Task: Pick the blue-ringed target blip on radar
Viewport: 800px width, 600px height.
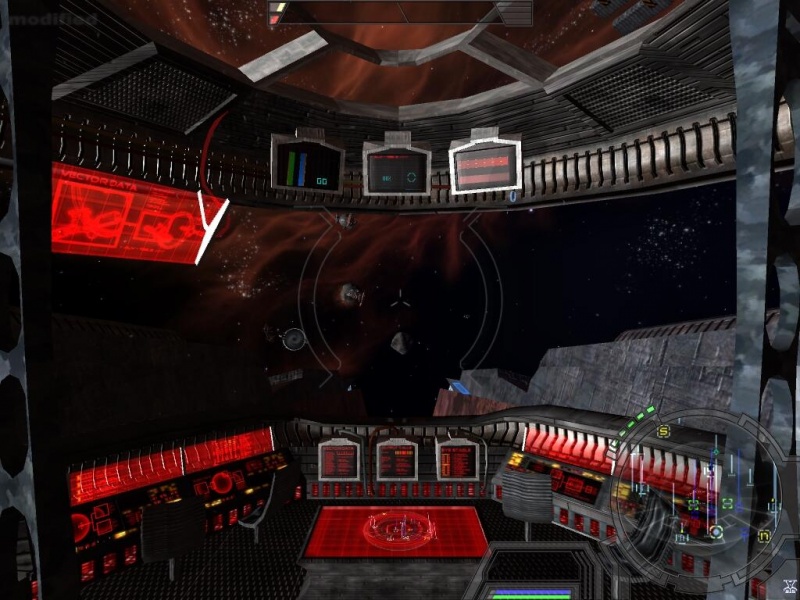Action: 715,531
